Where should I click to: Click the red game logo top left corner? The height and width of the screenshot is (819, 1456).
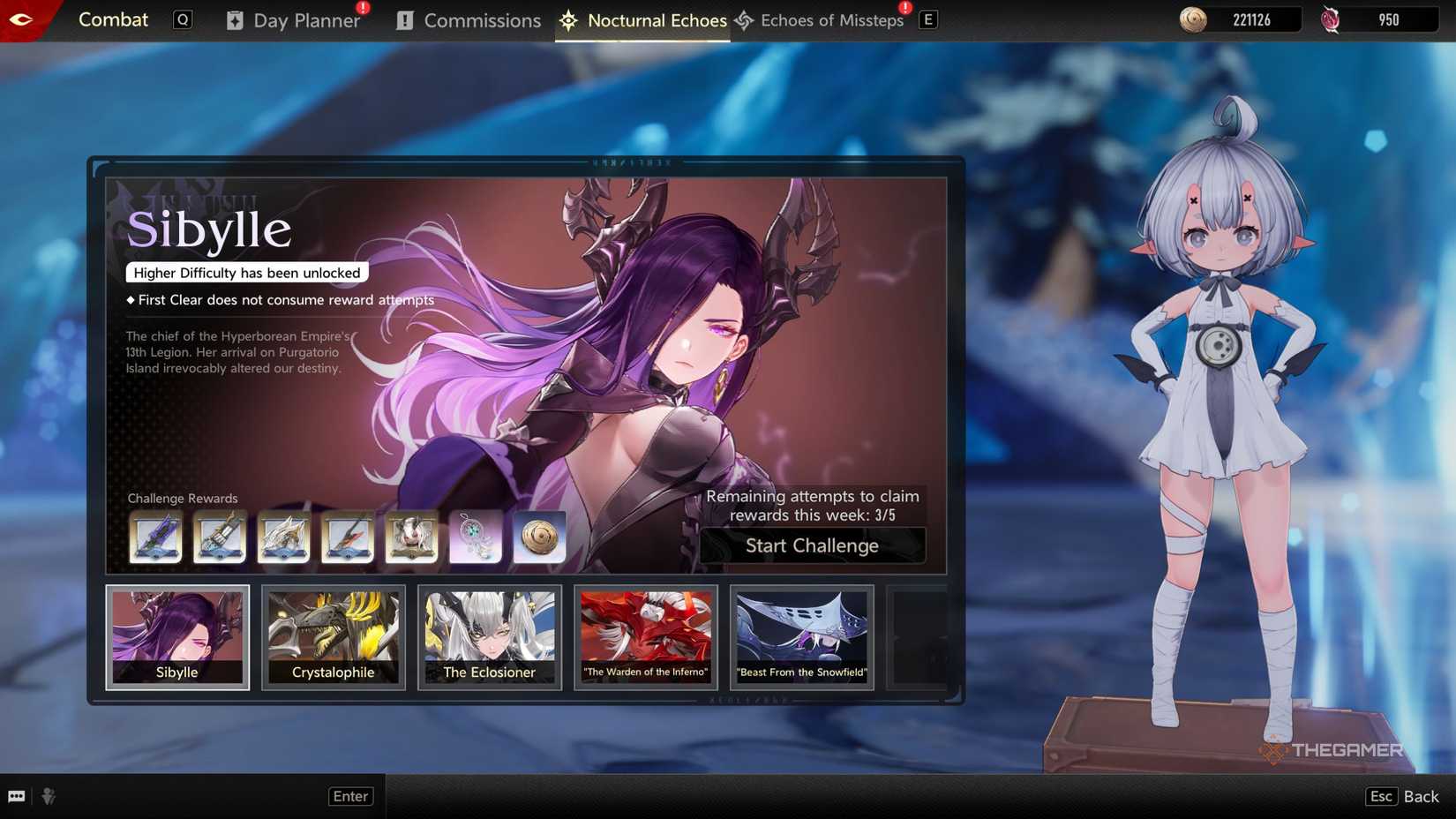coord(21,18)
